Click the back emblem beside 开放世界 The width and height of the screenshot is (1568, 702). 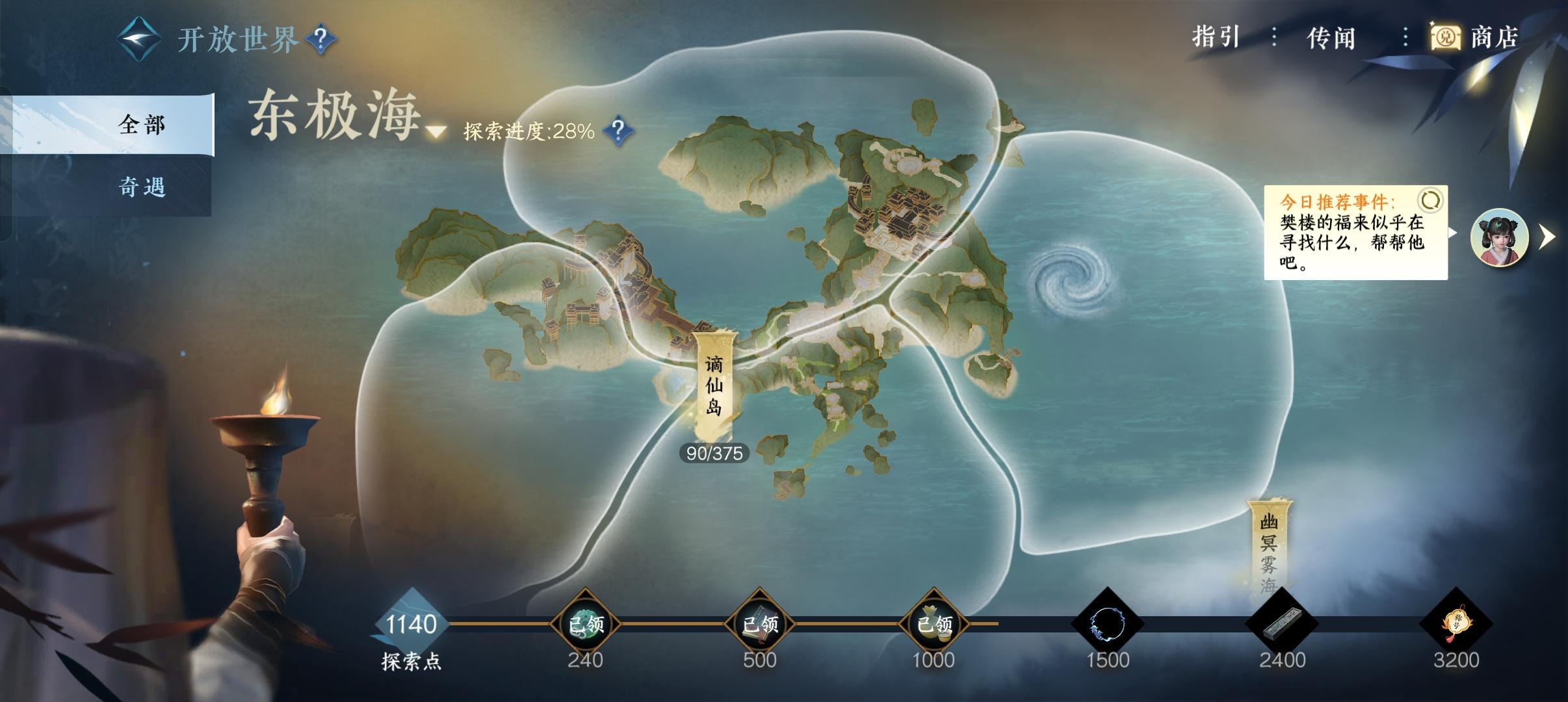pos(138,40)
